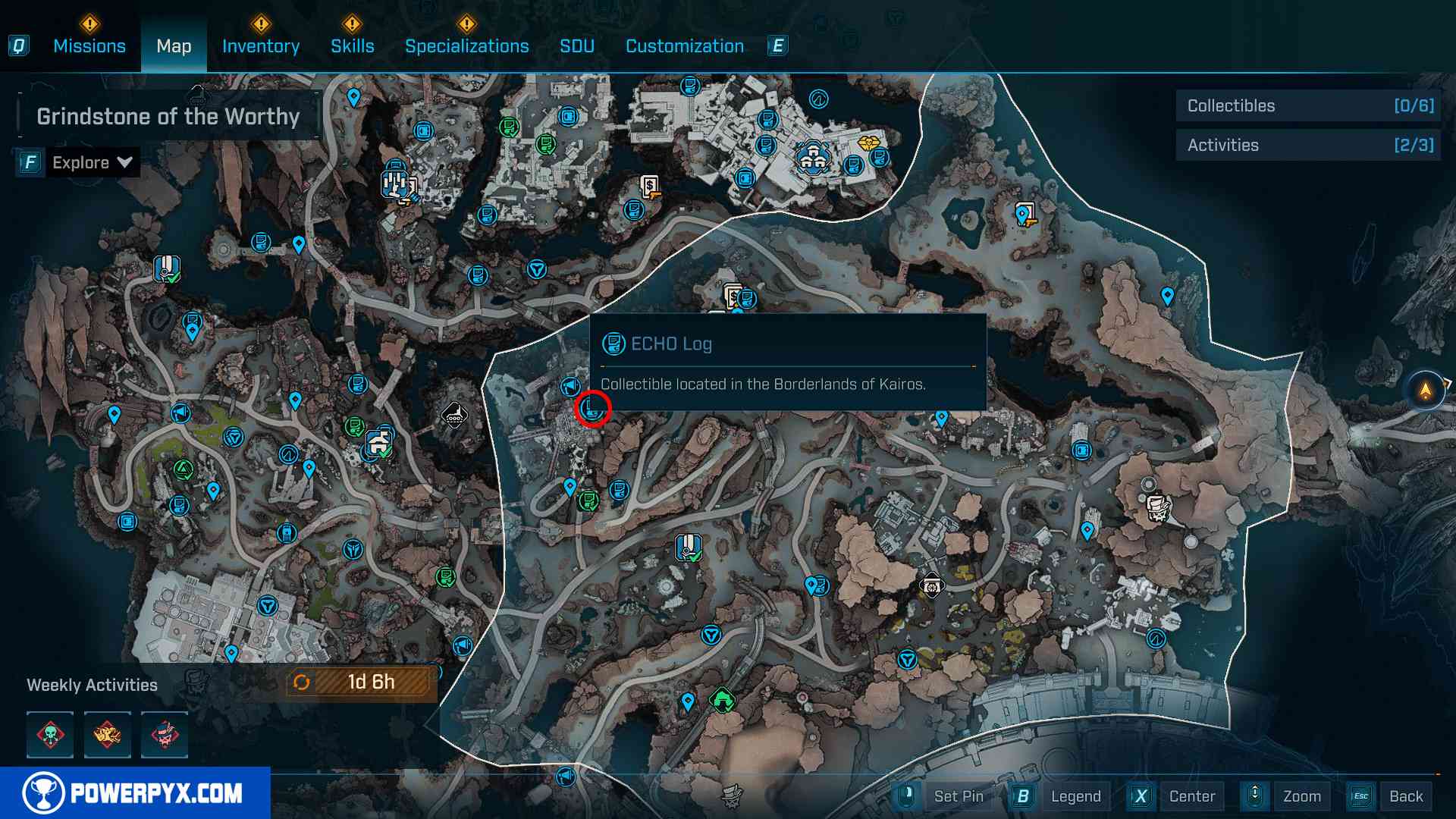Open the Customization tab
Screen dimensions: 1456x819
click(684, 46)
